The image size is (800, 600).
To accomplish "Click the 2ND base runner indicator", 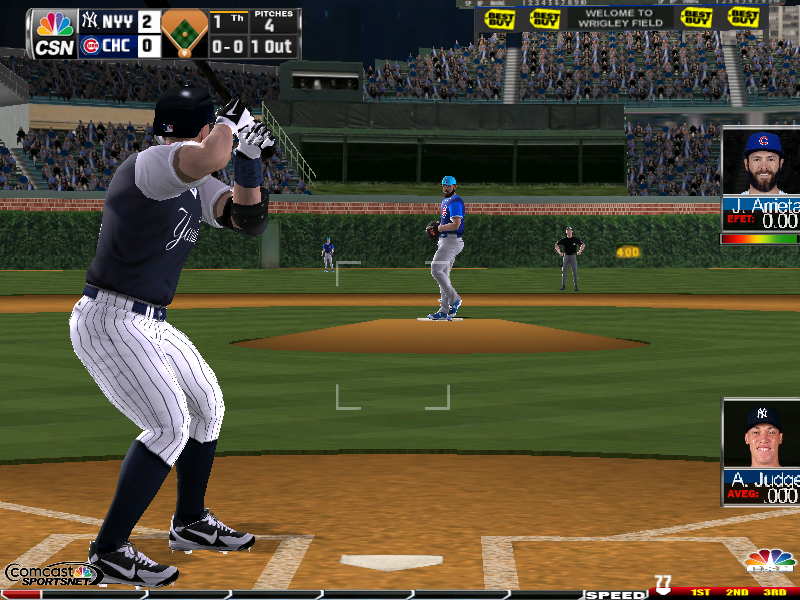I will [x=736, y=593].
